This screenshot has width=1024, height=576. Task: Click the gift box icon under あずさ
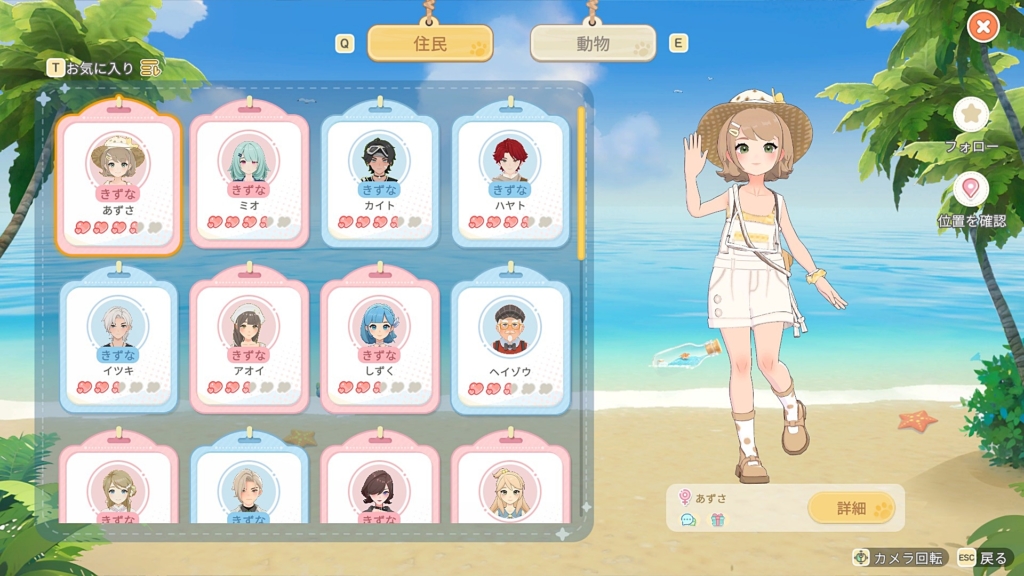pos(717,520)
